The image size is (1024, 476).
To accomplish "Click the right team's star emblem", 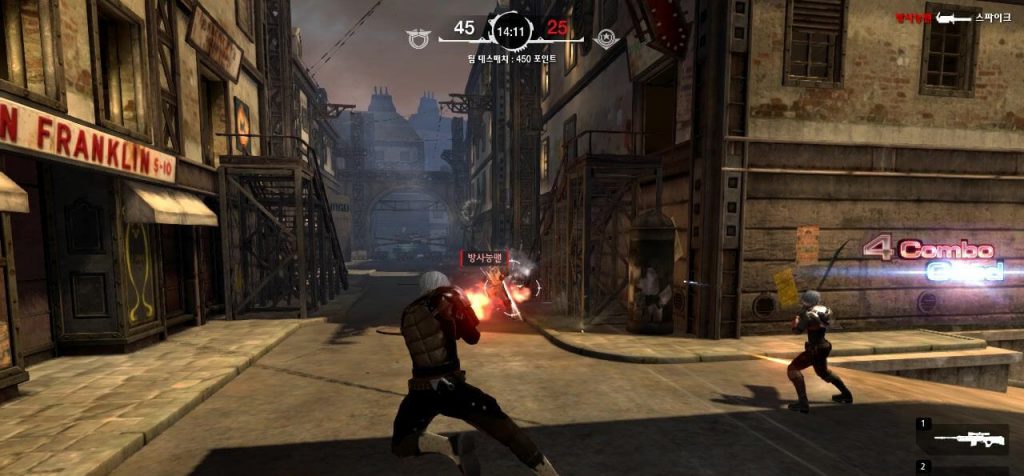I will click(x=605, y=39).
